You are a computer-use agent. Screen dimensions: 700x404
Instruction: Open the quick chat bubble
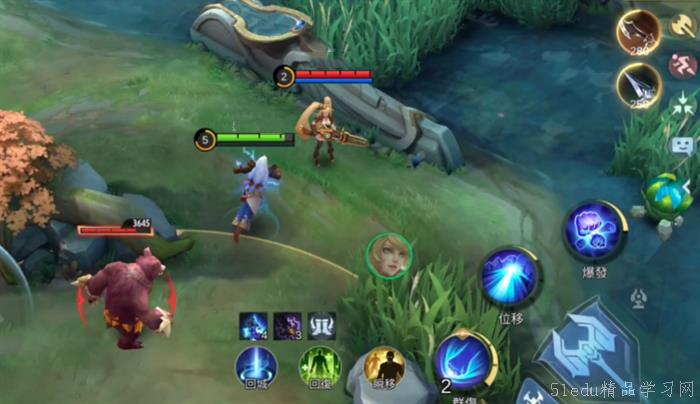coord(683,145)
